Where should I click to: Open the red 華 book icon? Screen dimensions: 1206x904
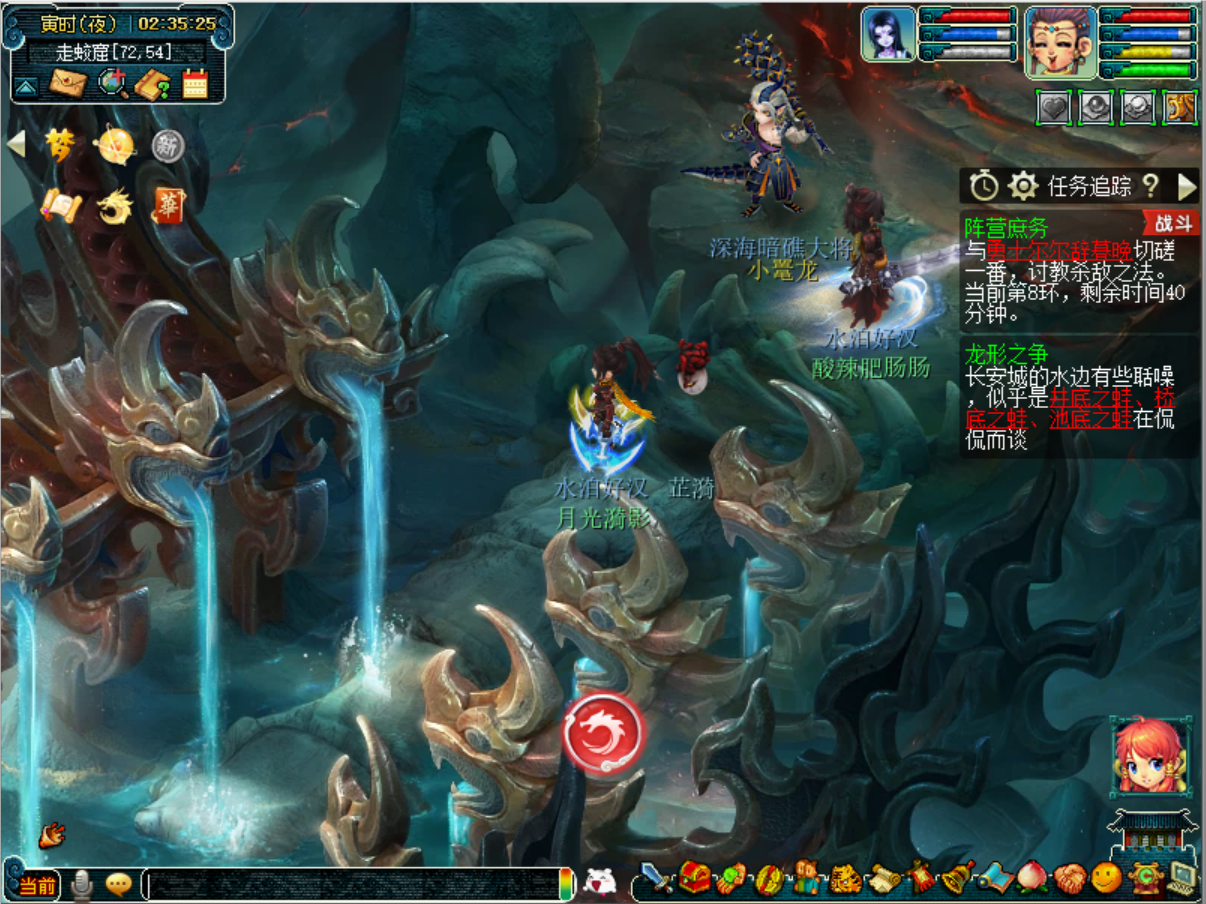(168, 206)
